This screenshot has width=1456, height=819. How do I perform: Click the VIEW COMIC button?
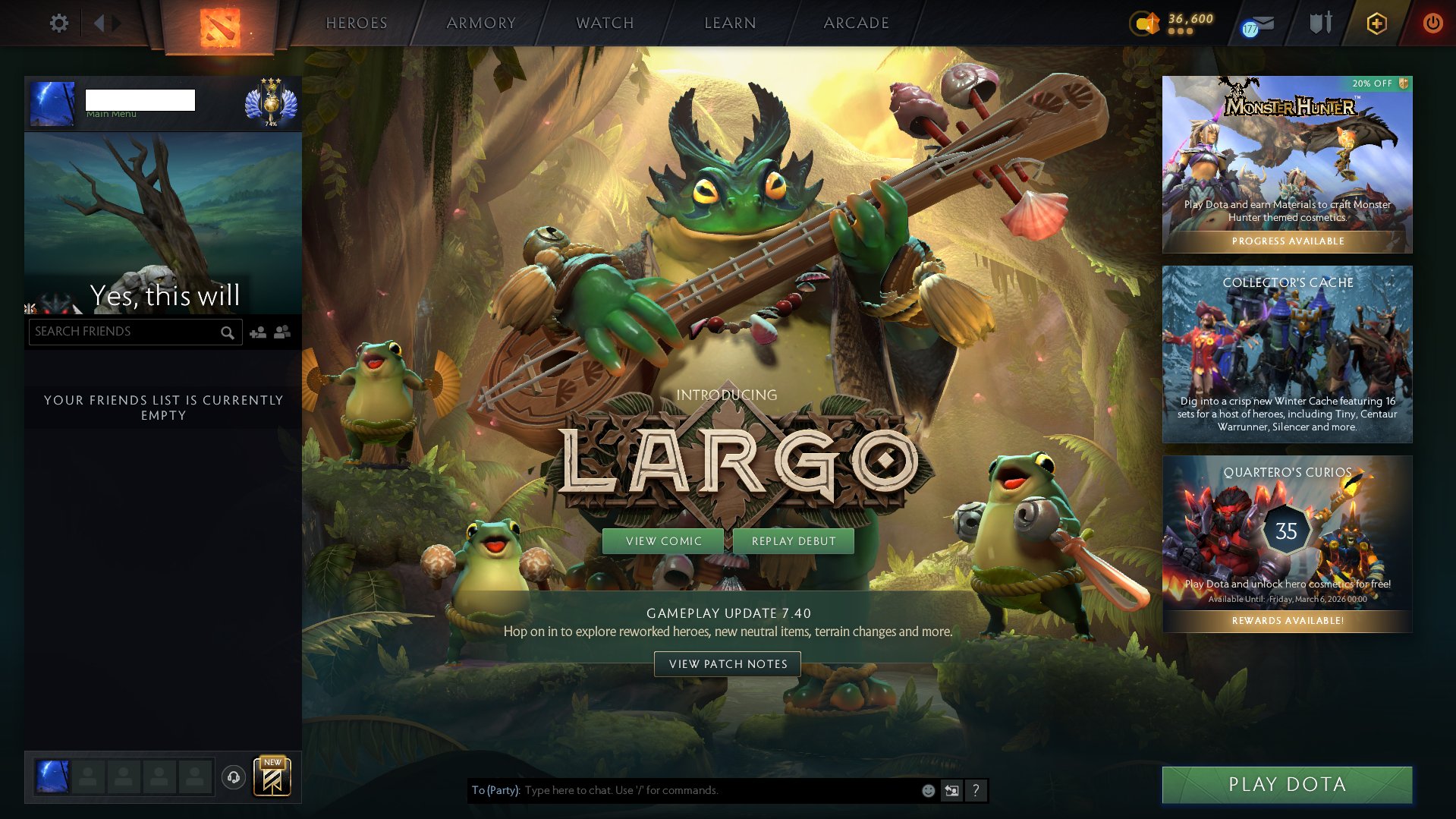(x=663, y=541)
